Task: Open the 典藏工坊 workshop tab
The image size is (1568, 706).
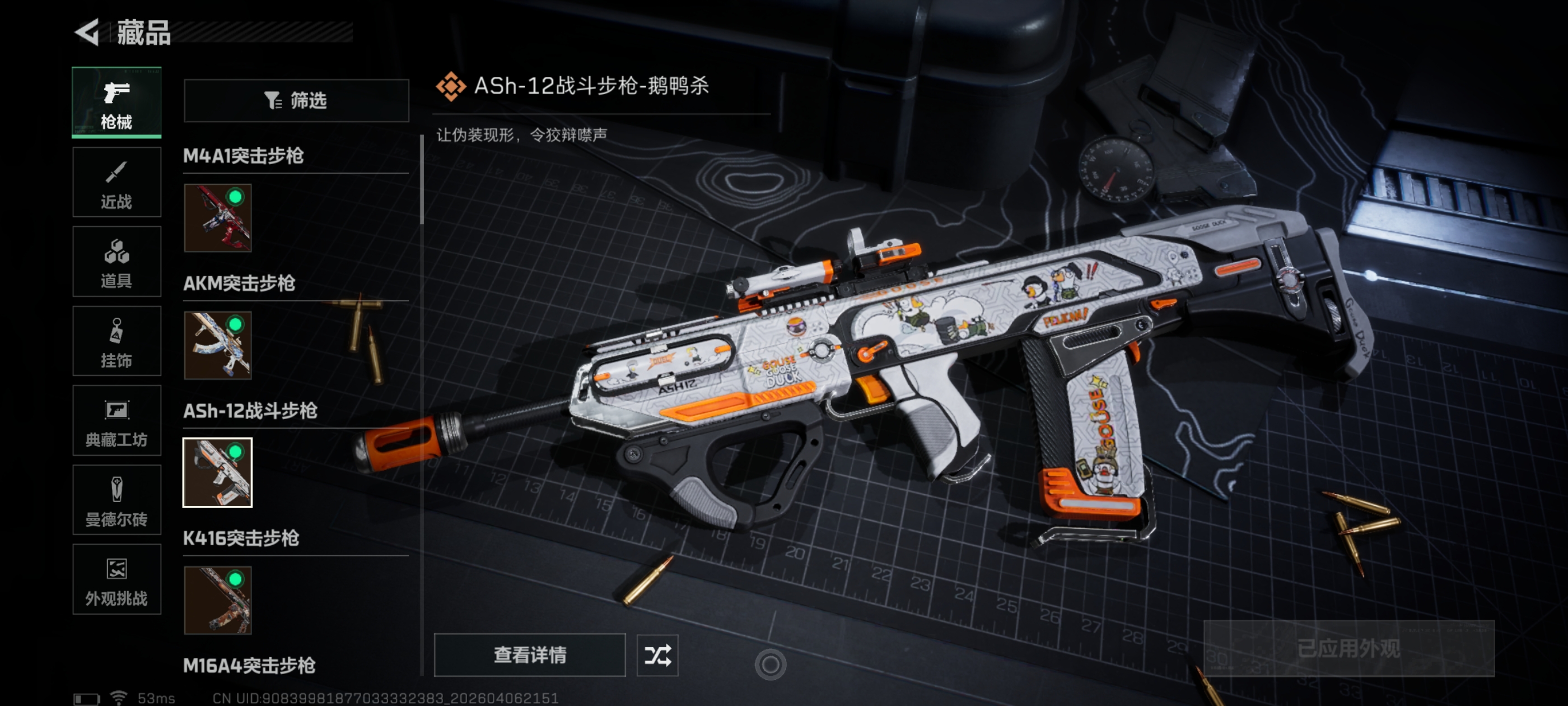Action: pos(116,421)
